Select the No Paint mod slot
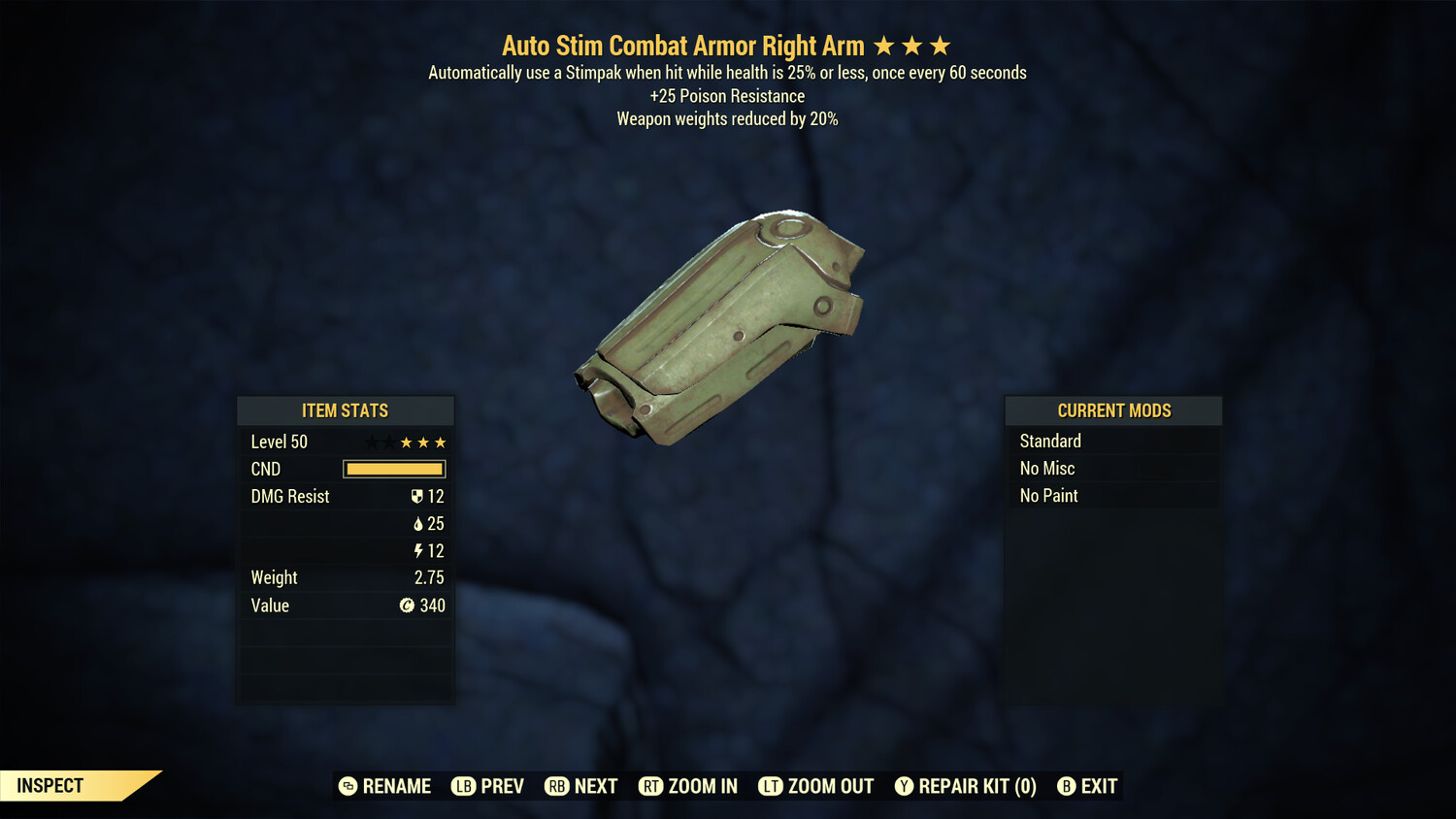This screenshot has width=1456, height=819. tap(1048, 495)
